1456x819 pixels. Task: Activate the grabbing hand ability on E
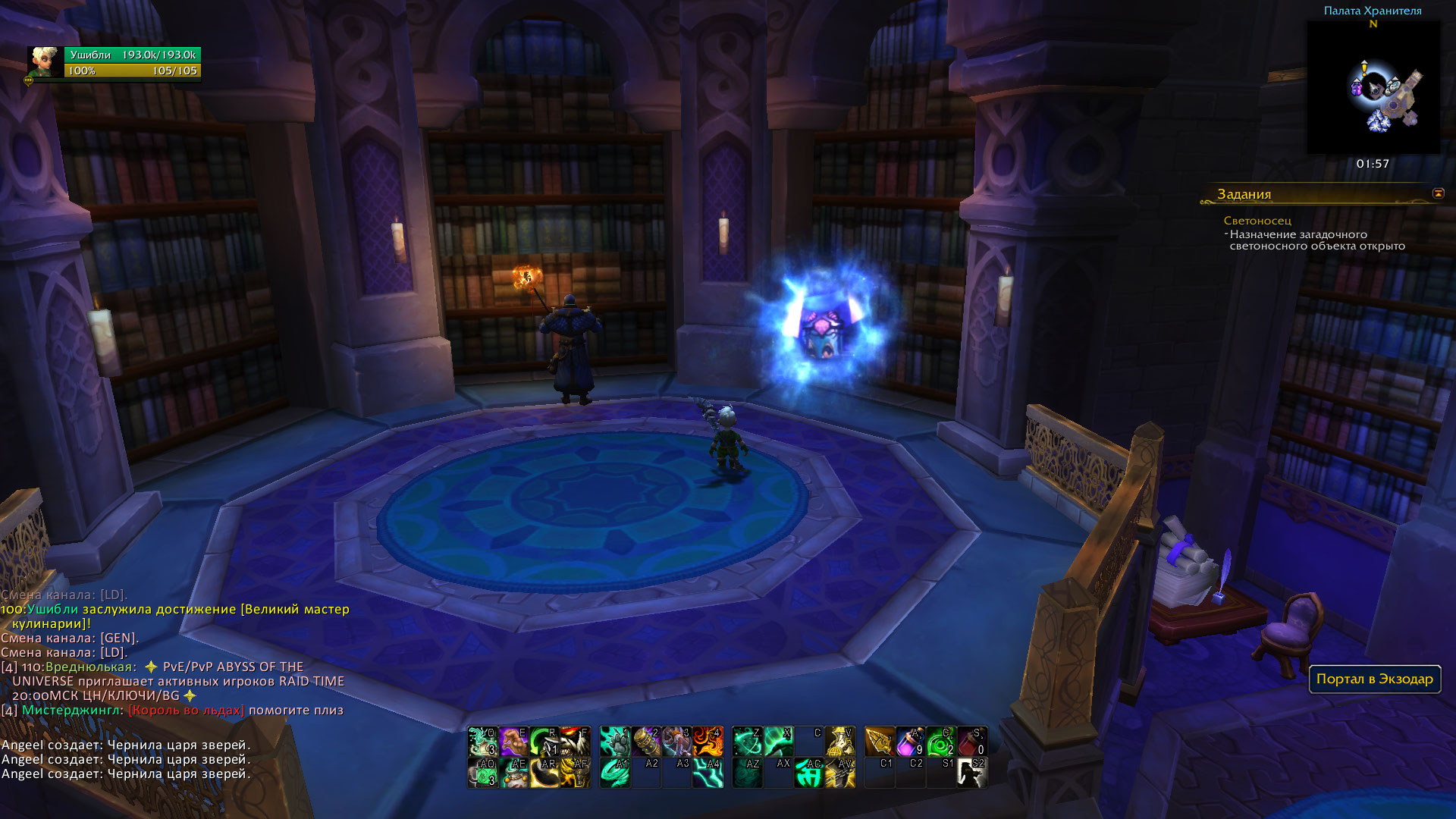point(513,741)
